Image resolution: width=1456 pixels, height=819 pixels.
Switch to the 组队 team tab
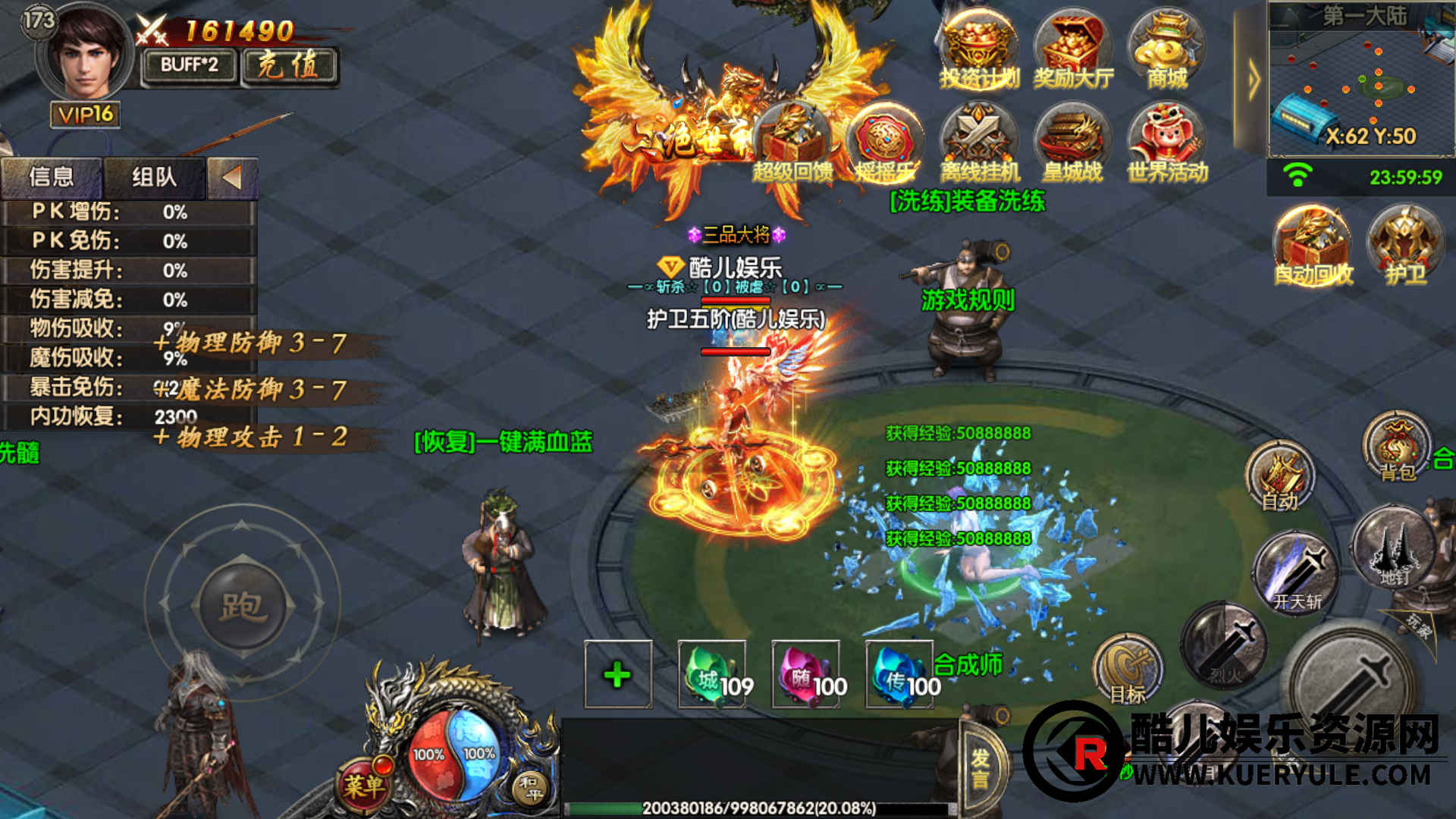coord(154,177)
